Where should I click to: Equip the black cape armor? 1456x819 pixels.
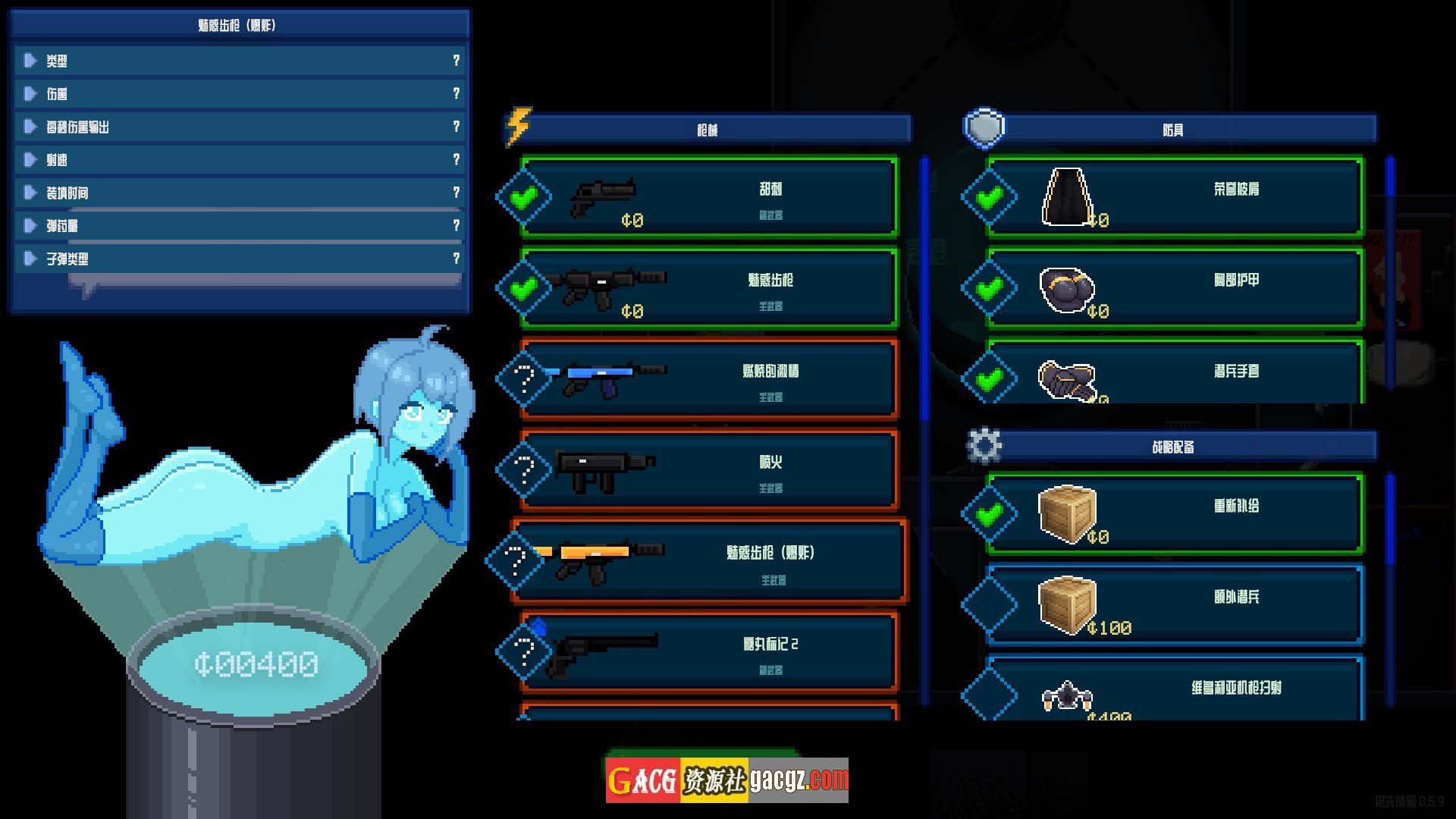click(1174, 197)
